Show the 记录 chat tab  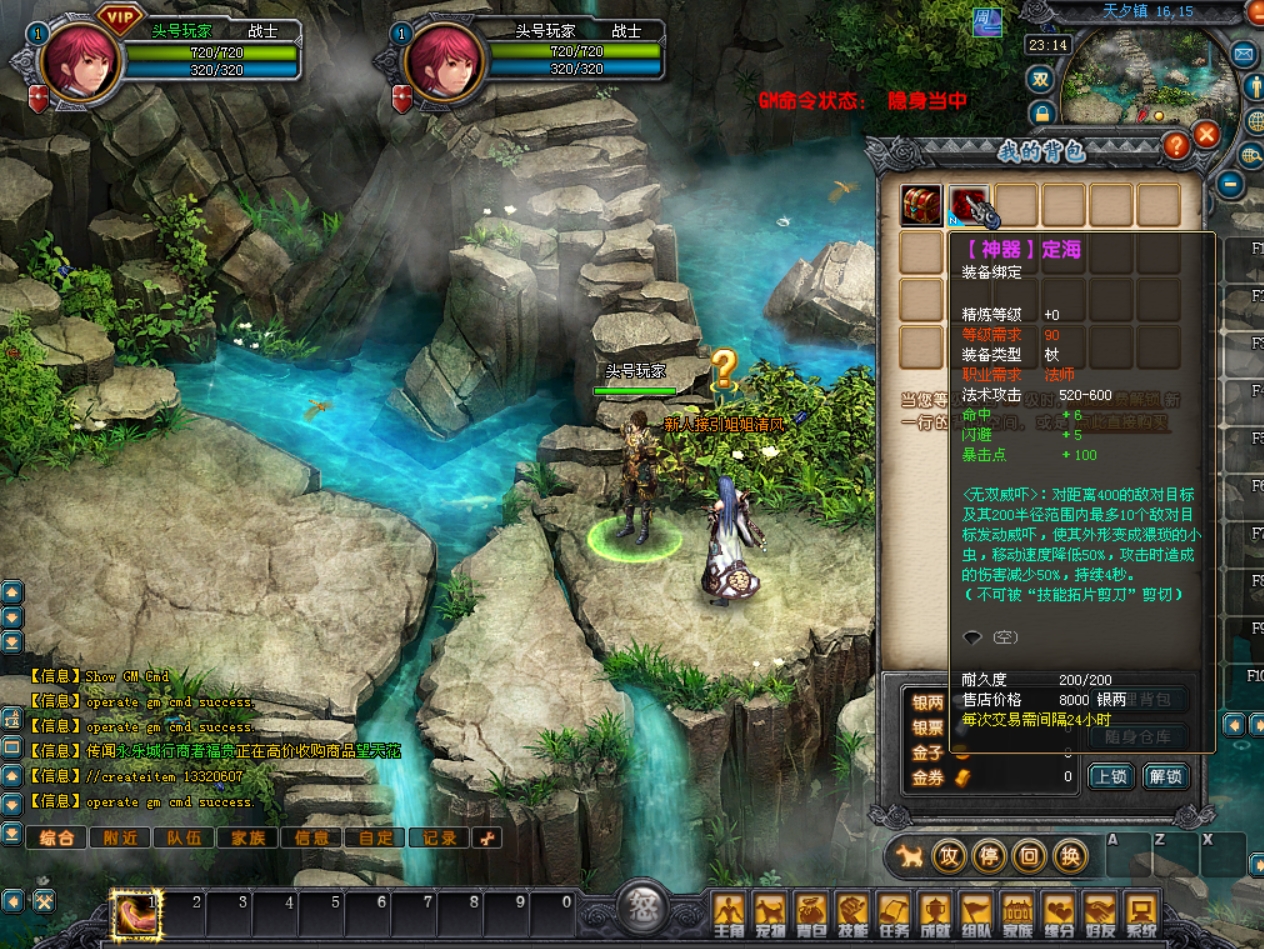coord(440,838)
